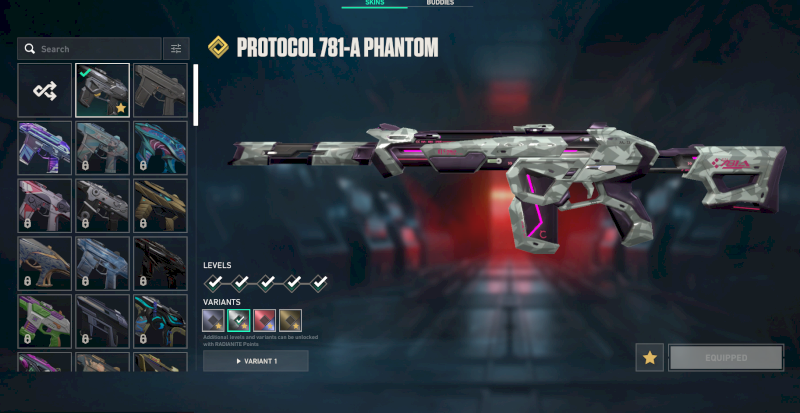
Task: Select the gold variant swatch
Action: coord(290,320)
